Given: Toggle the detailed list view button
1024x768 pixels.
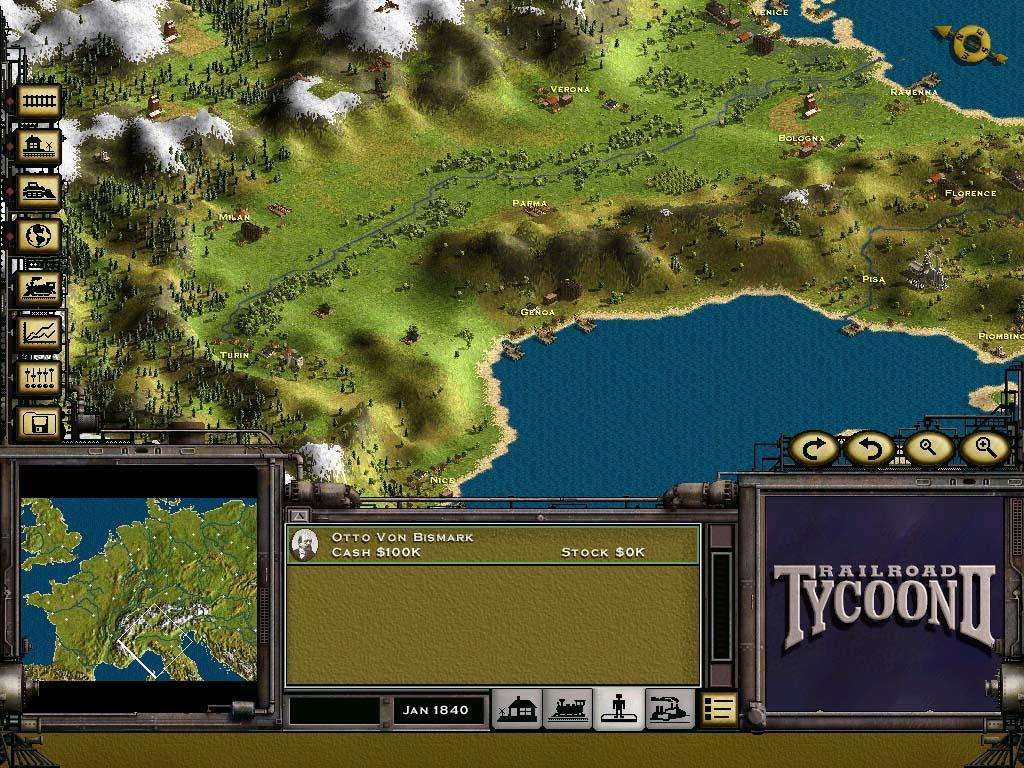Looking at the screenshot, I should (719, 709).
